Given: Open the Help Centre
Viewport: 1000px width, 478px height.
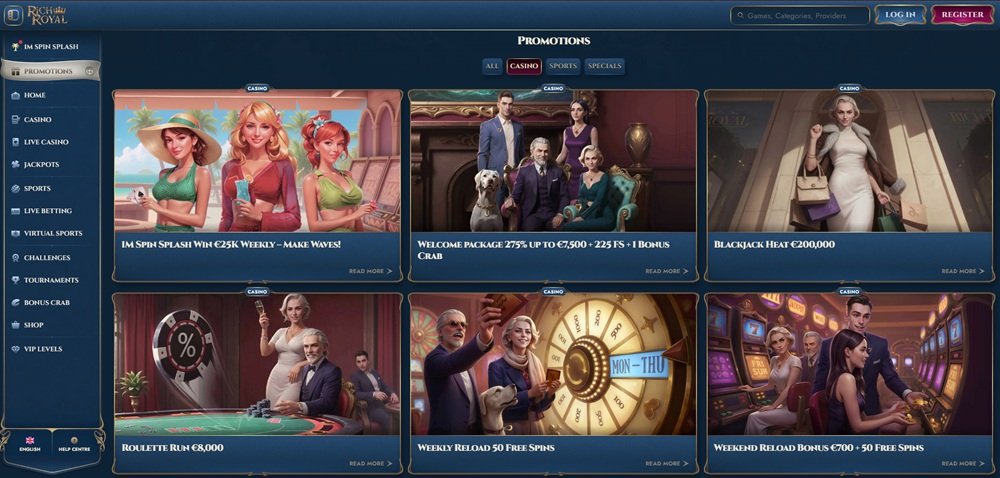Looking at the screenshot, I should (74, 444).
